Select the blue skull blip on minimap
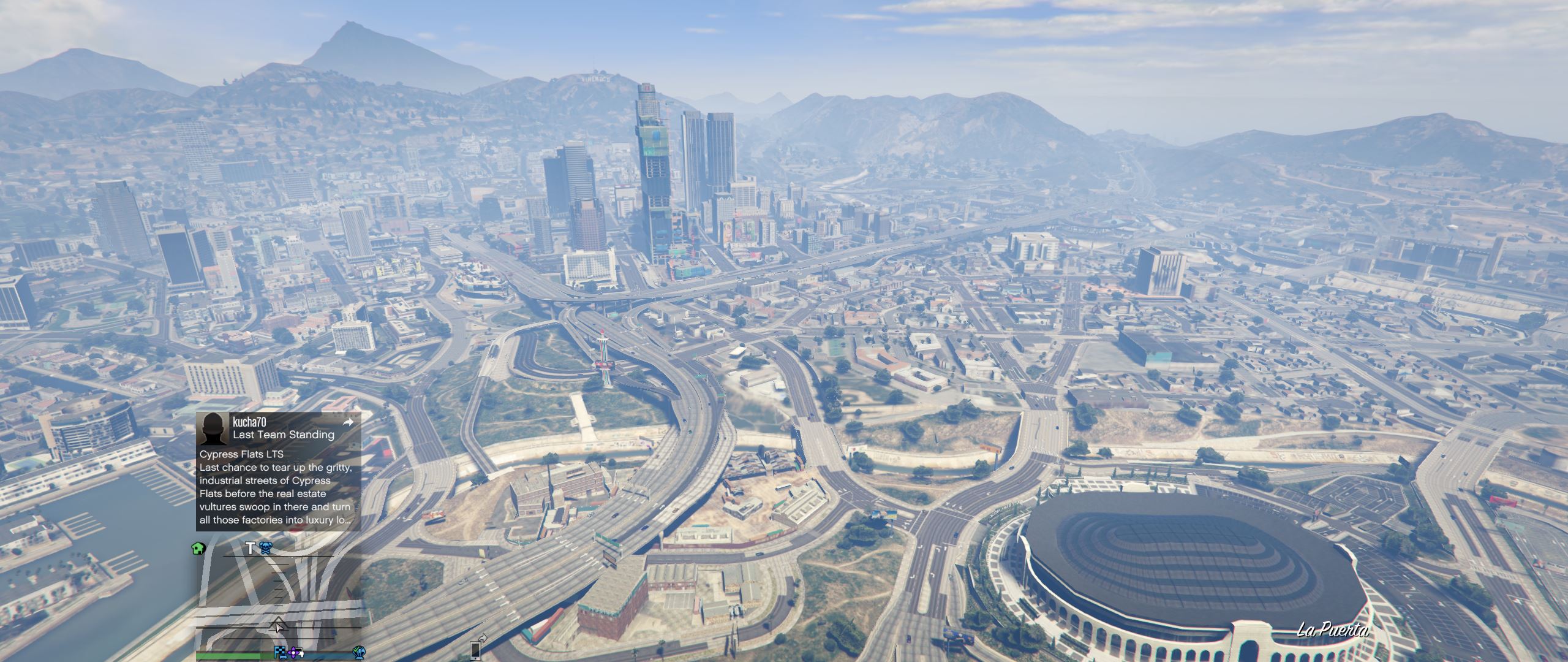 tap(265, 547)
